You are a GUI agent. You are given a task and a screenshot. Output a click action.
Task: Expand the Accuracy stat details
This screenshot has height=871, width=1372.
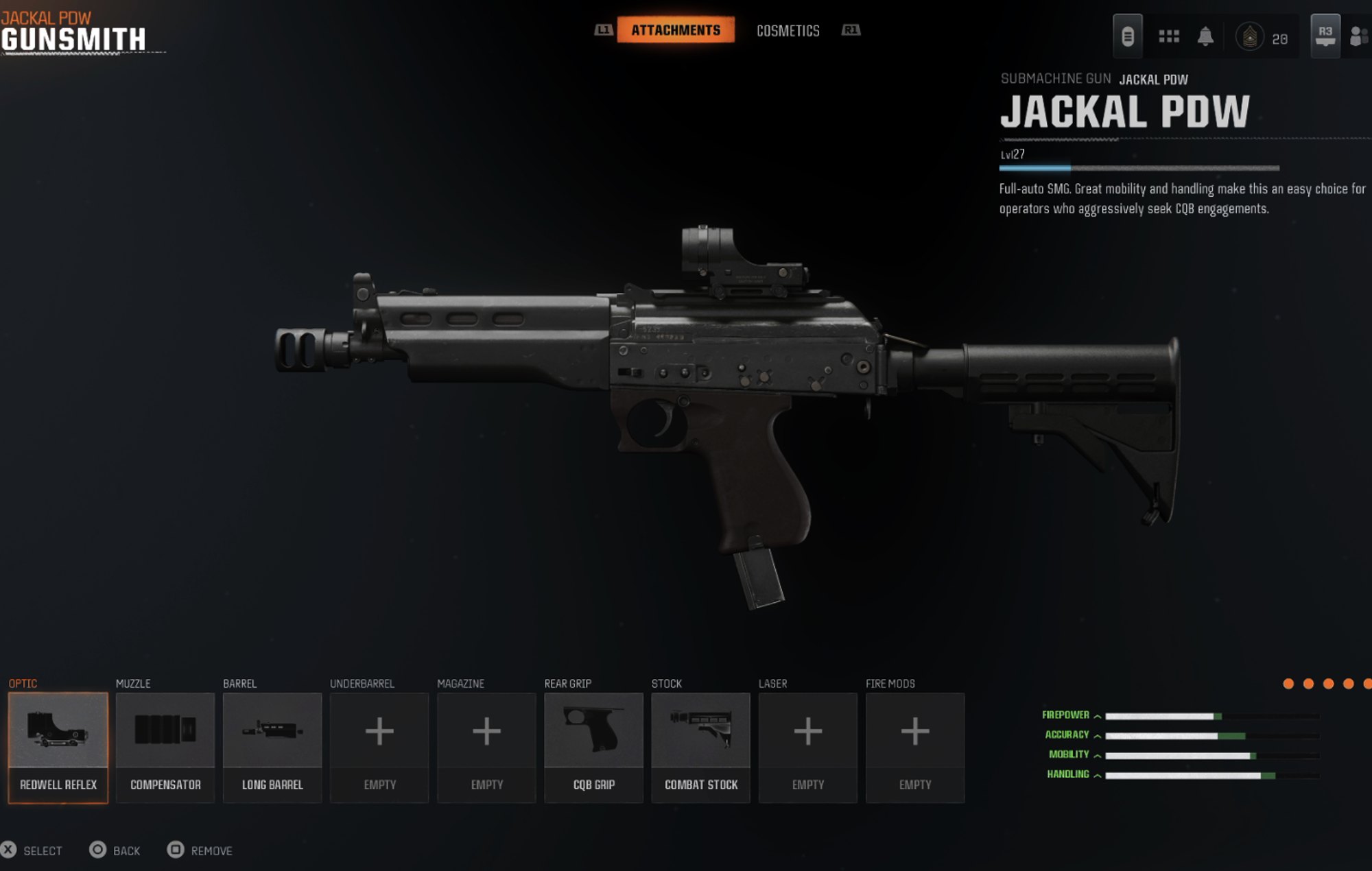click(x=1098, y=735)
